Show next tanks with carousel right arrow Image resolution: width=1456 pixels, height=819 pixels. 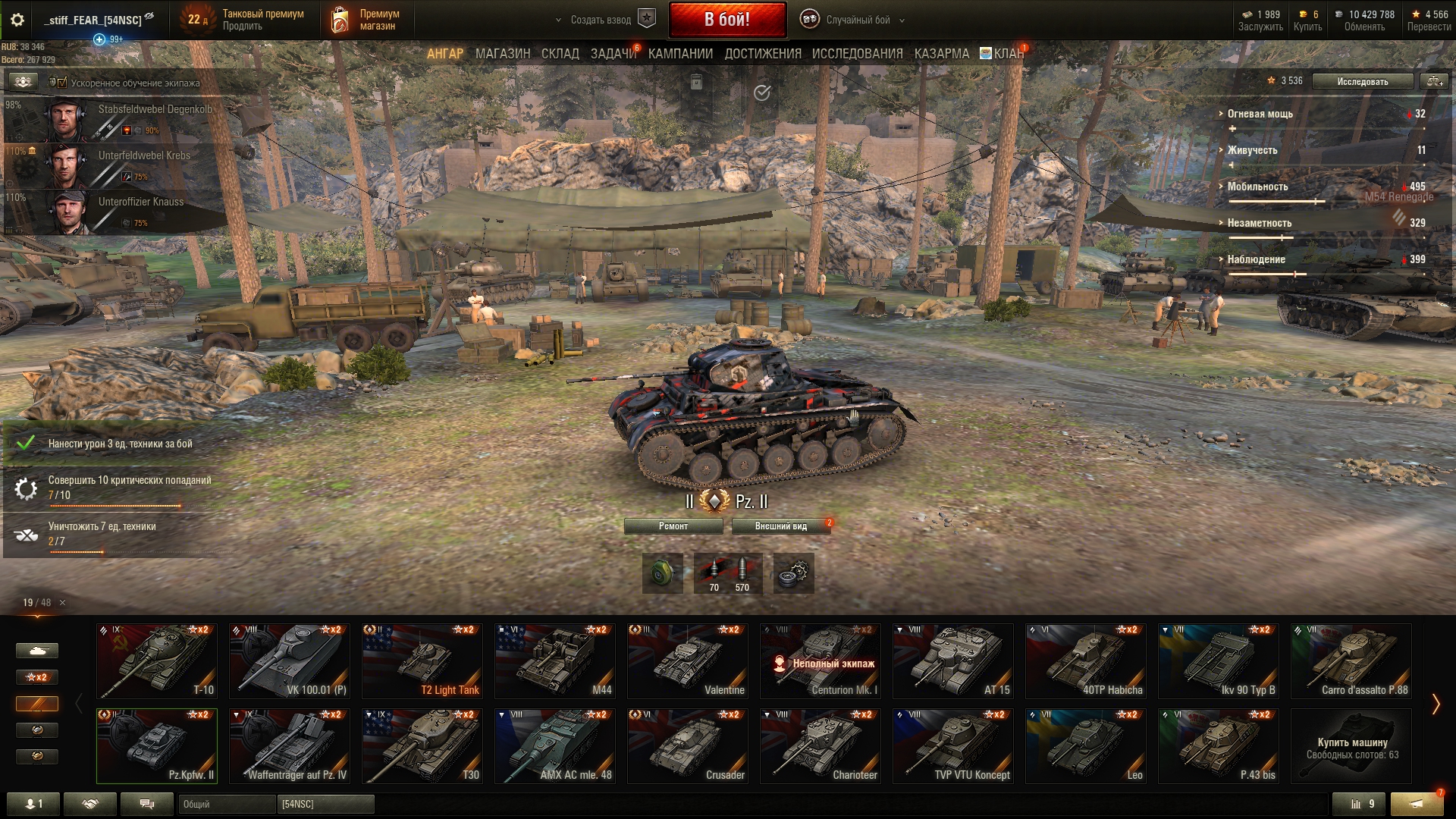[1436, 704]
